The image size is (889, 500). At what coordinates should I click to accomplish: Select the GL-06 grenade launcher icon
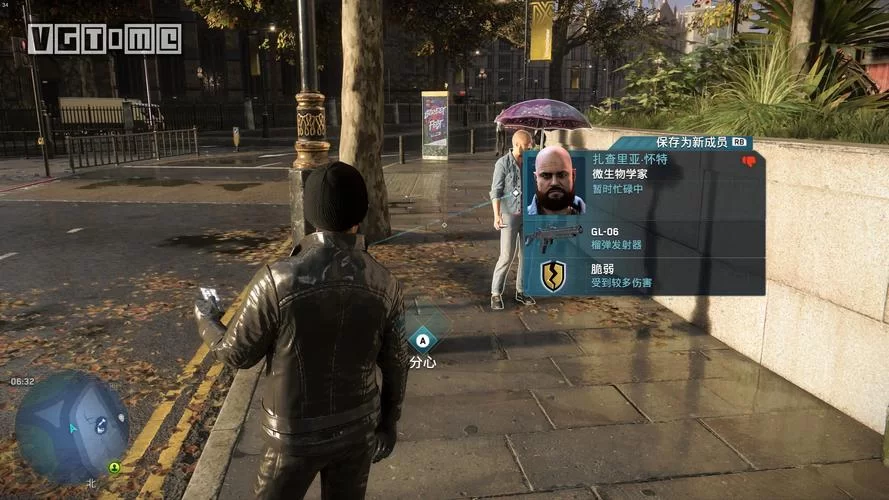[x=553, y=238]
